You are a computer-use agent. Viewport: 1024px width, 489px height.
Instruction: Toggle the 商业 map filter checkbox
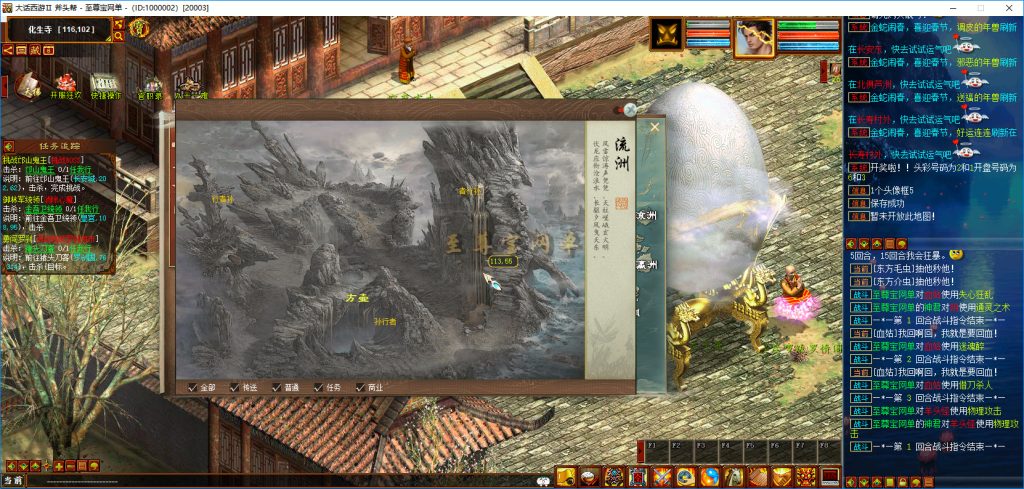(361, 387)
